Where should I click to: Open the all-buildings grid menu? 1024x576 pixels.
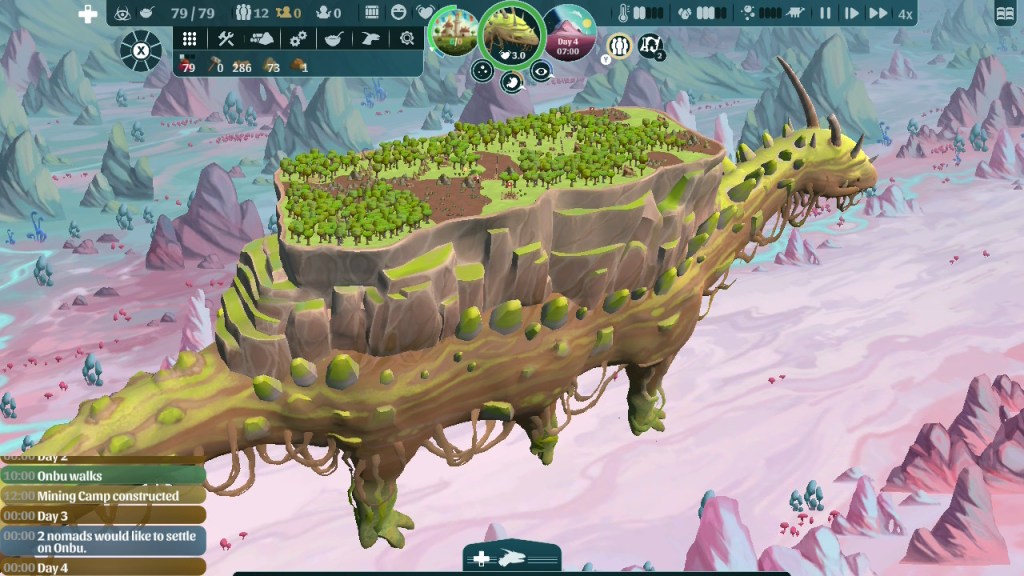[189, 38]
